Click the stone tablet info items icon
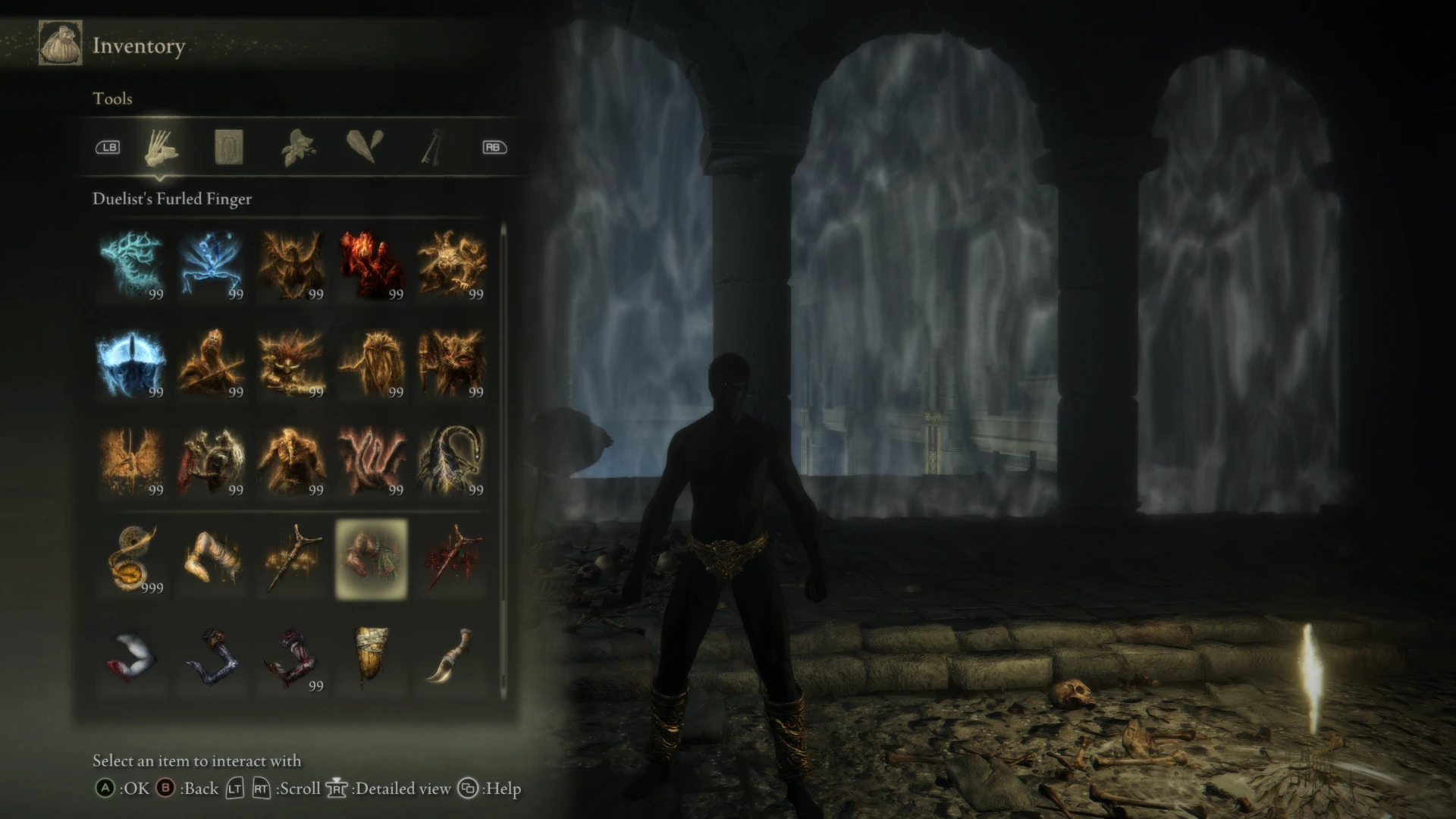The width and height of the screenshot is (1456, 819). click(x=227, y=148)
